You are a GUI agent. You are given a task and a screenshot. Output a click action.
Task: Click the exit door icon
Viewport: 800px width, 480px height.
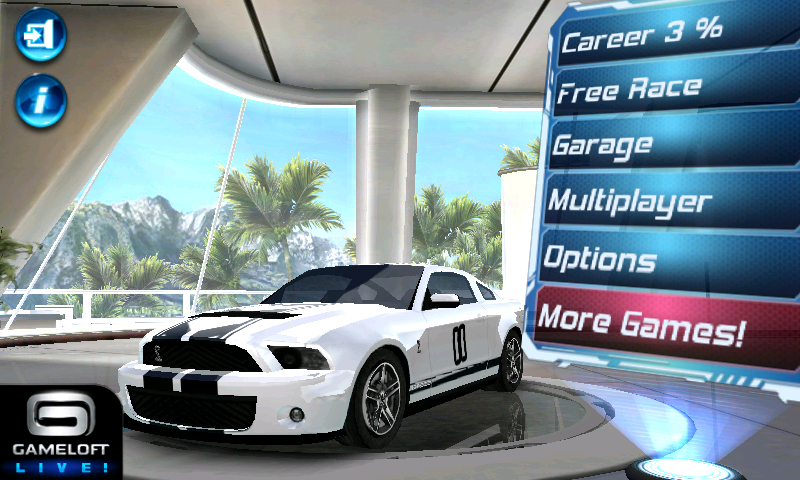[40, 37]
